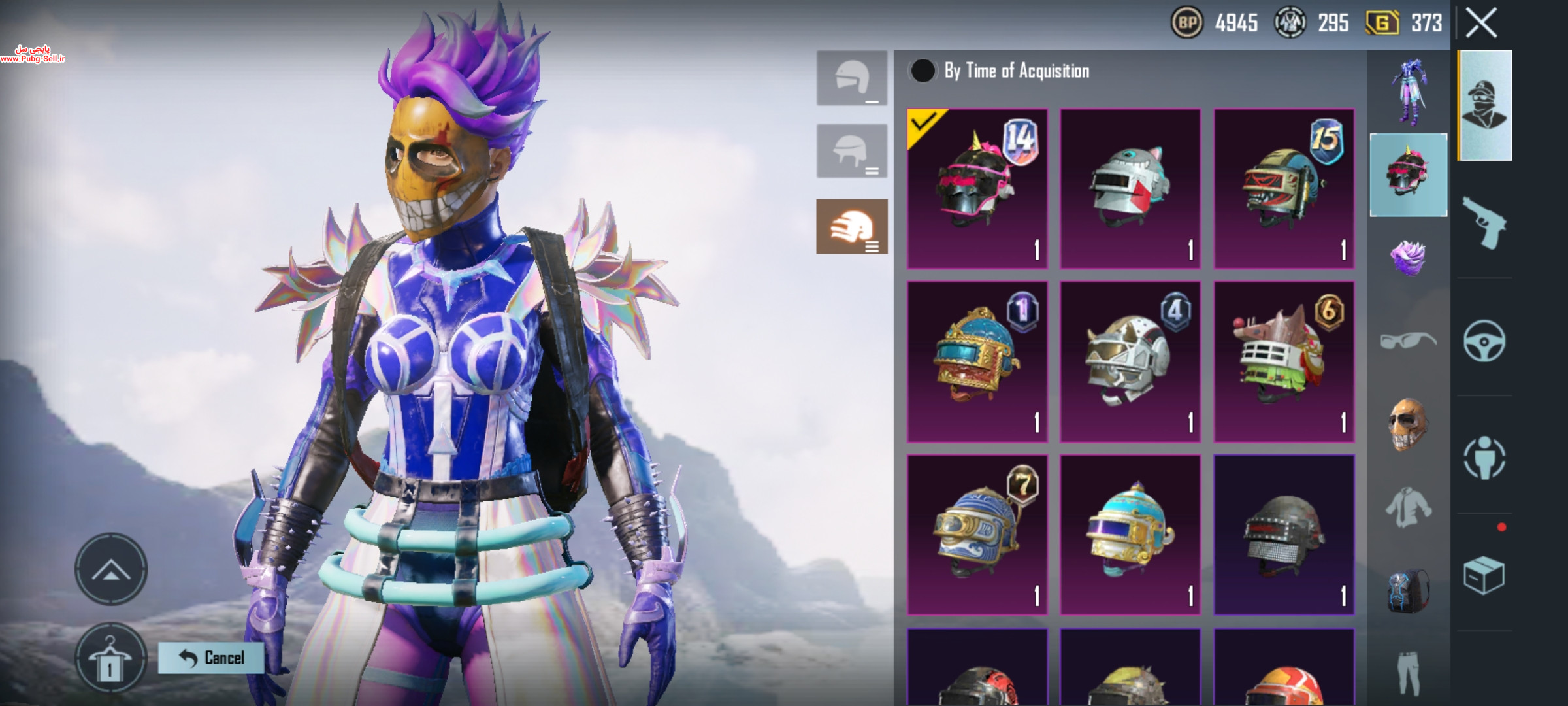
Task: Pick the teal and gold helmet skin
Action: tap(1130, 535)
